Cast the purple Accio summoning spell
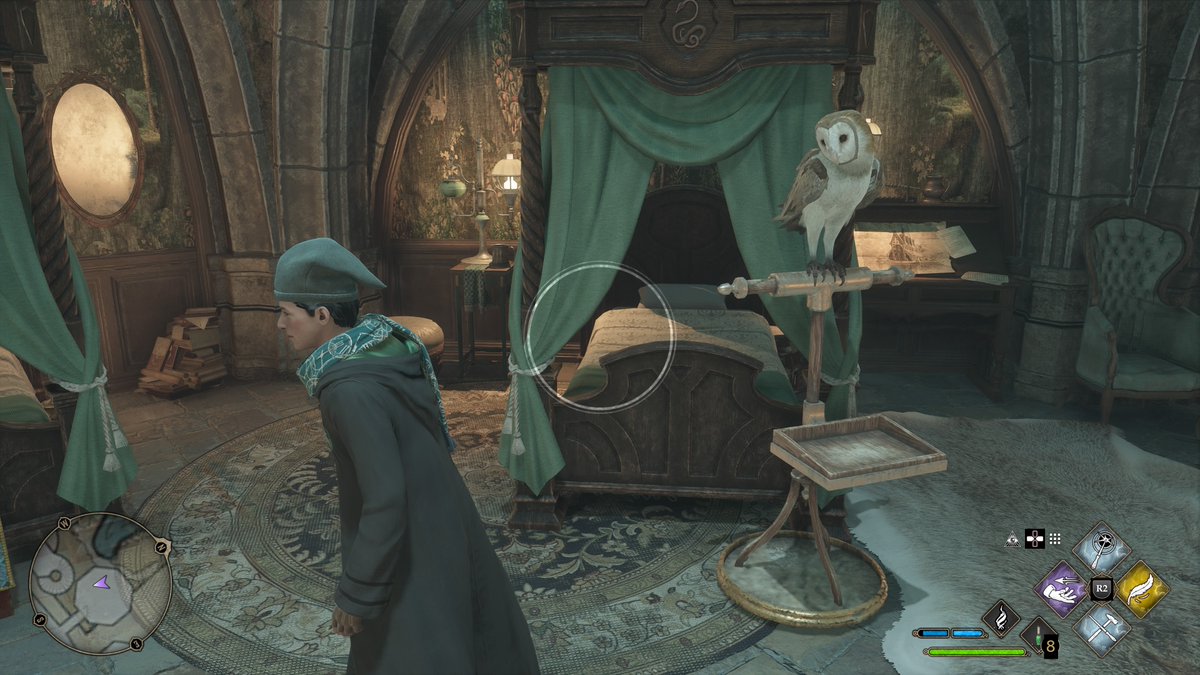Image resolution: width=1200 pixels, height=675 pixels. [1061, 589]
